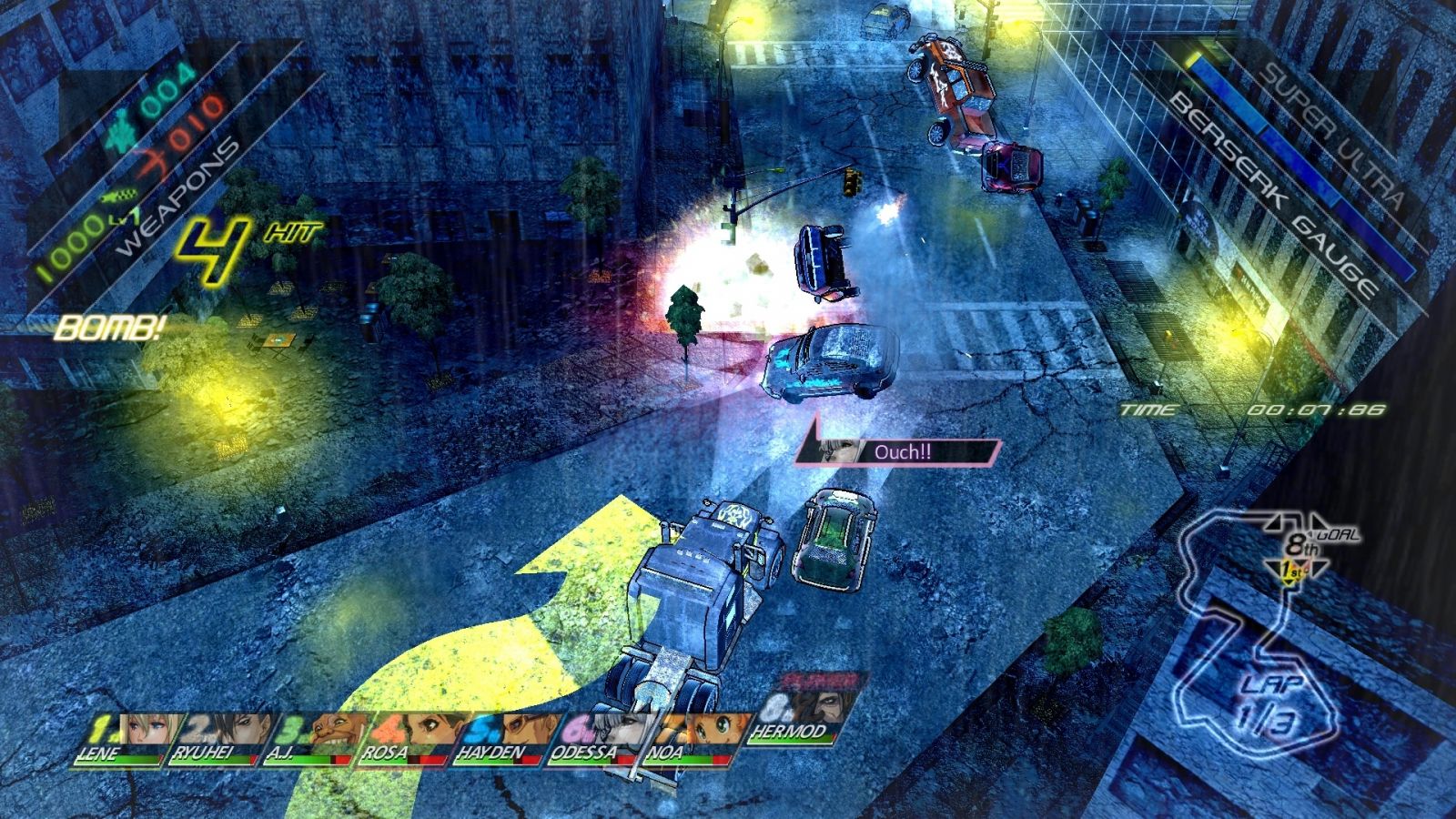This screenshot has width=1456, height=819.
Task: Select the red missile weapon icon showing 010
Action: [x=155, y=164]
